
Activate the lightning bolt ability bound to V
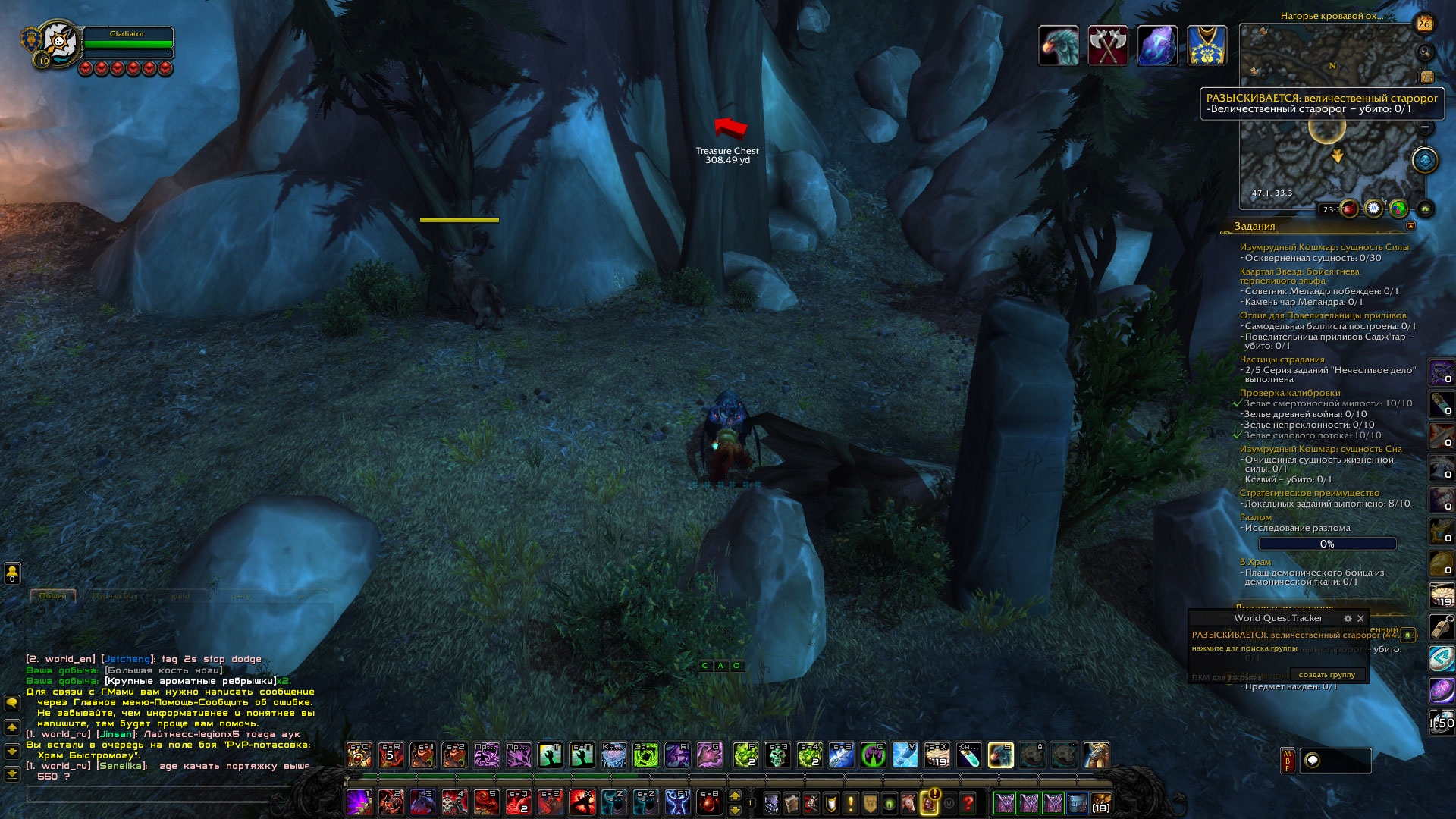(905, 755)
